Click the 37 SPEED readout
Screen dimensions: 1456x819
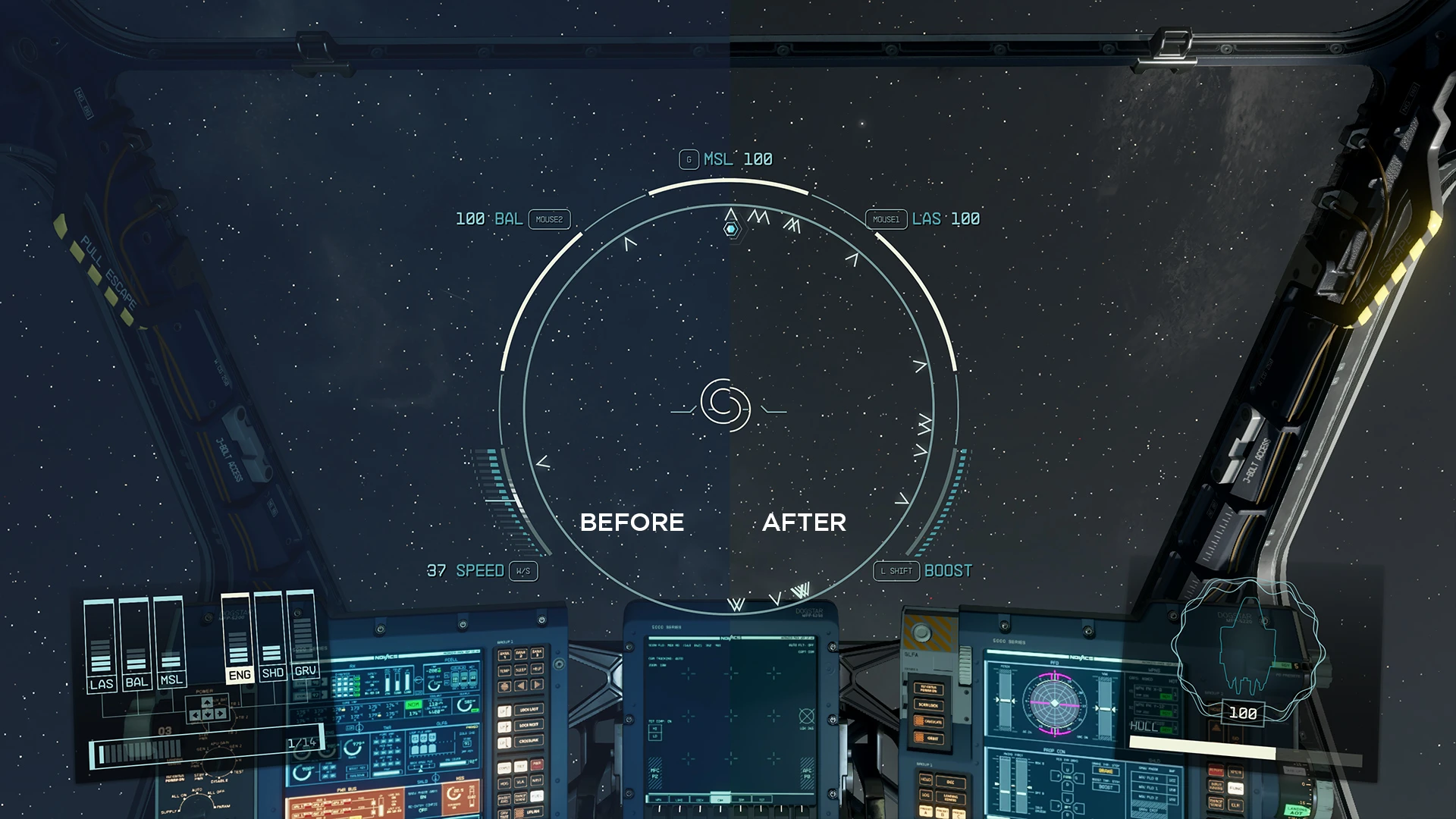click(x=466, y=571)
